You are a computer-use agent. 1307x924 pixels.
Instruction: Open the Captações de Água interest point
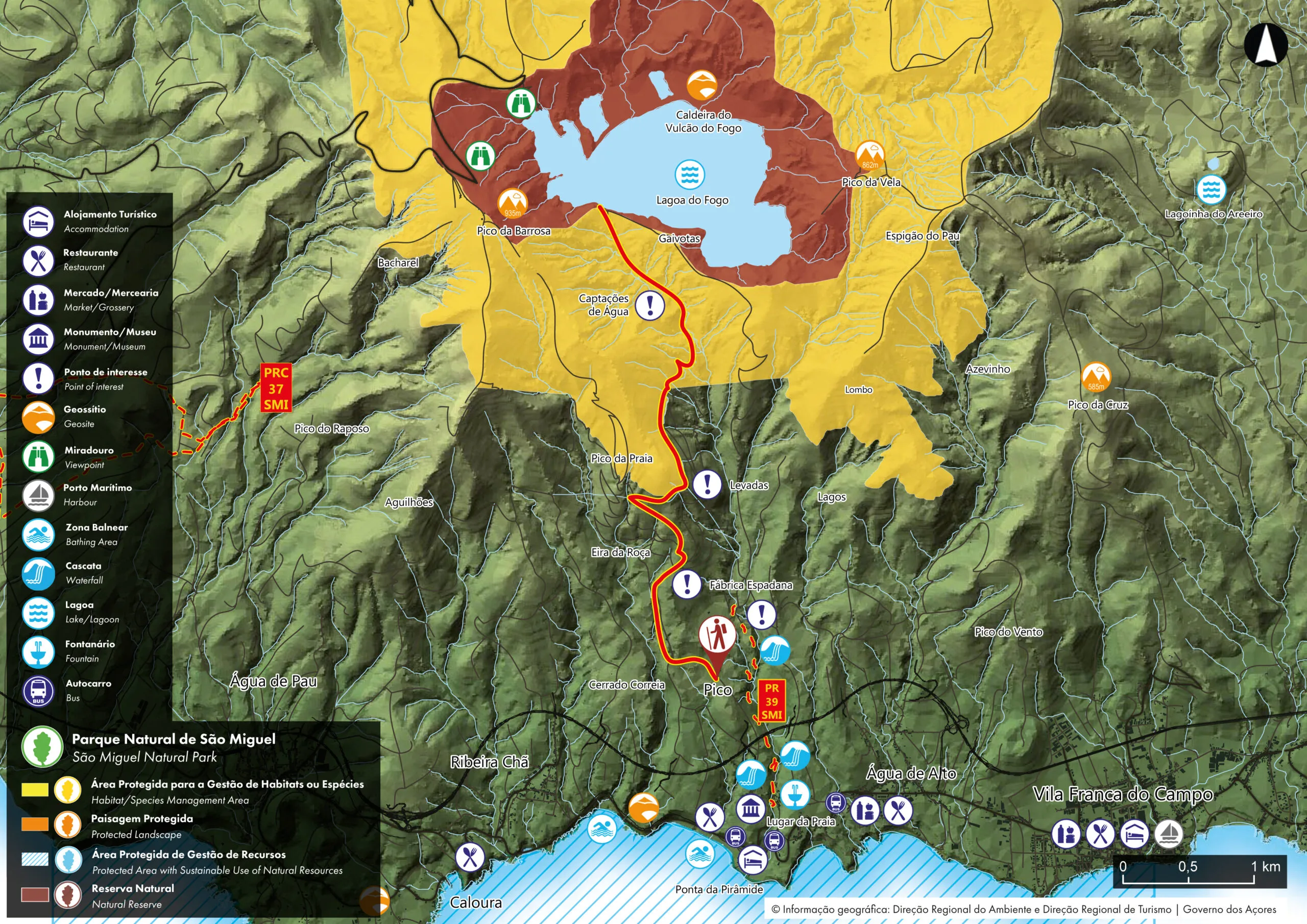pyautogui.click(x=649, y=305)
